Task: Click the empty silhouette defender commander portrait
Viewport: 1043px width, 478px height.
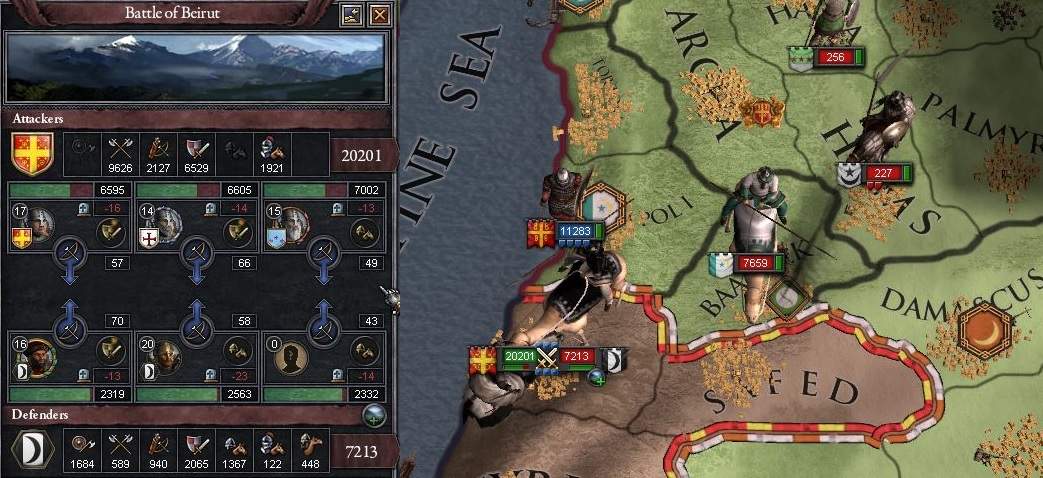Action: (x=294, y=356)
